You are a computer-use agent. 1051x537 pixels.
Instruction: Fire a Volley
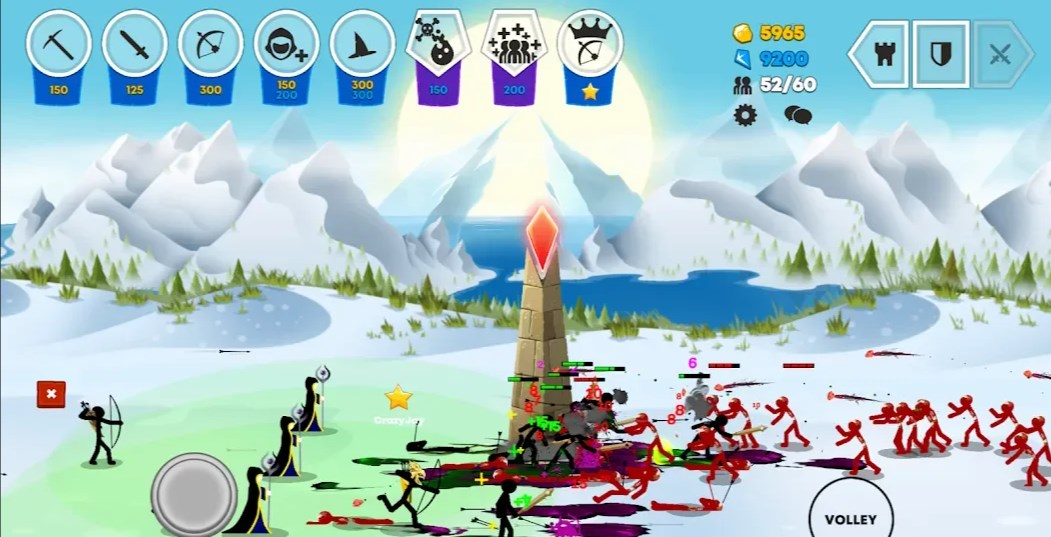tap(850, 518)
